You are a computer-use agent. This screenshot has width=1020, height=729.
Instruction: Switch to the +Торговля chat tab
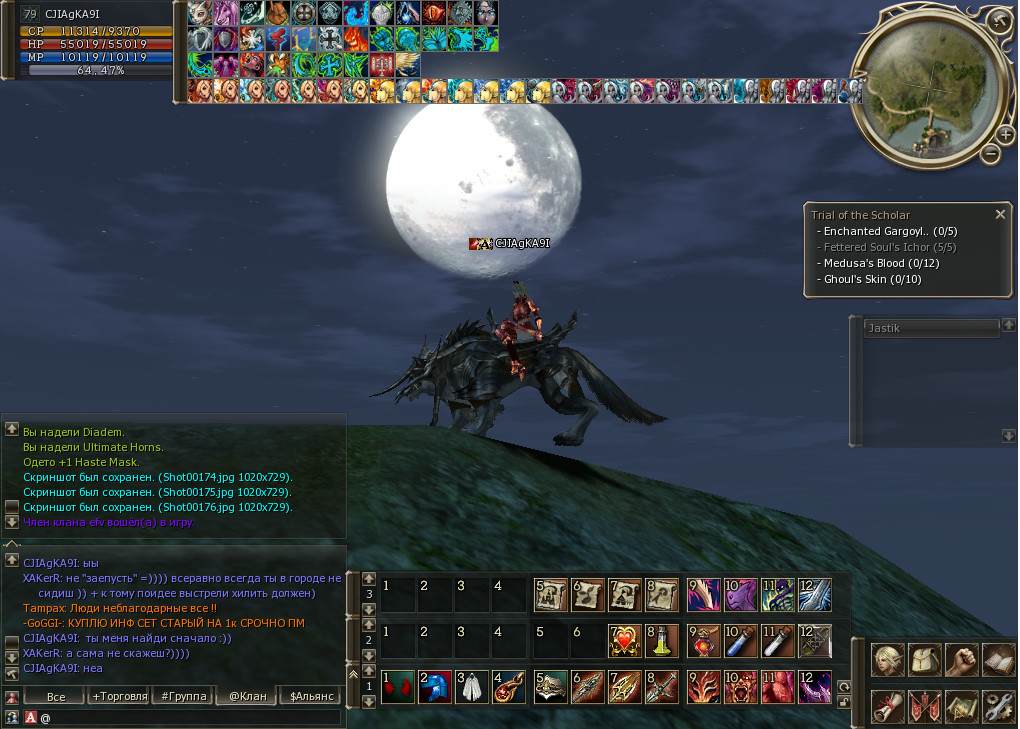[119, 696]
